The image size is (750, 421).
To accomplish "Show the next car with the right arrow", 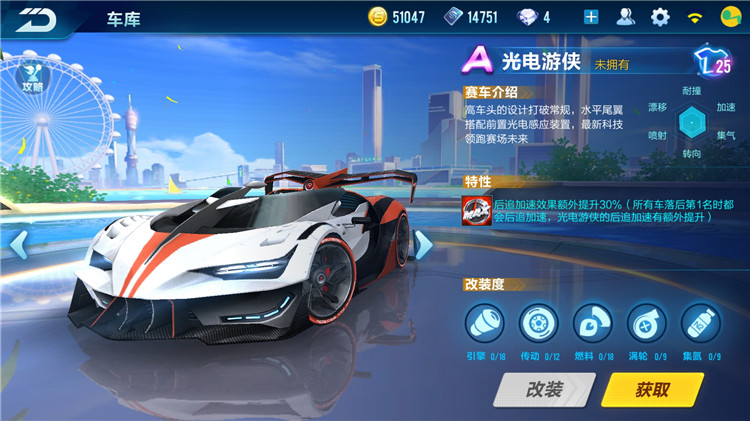I will (x=422, y=244).
